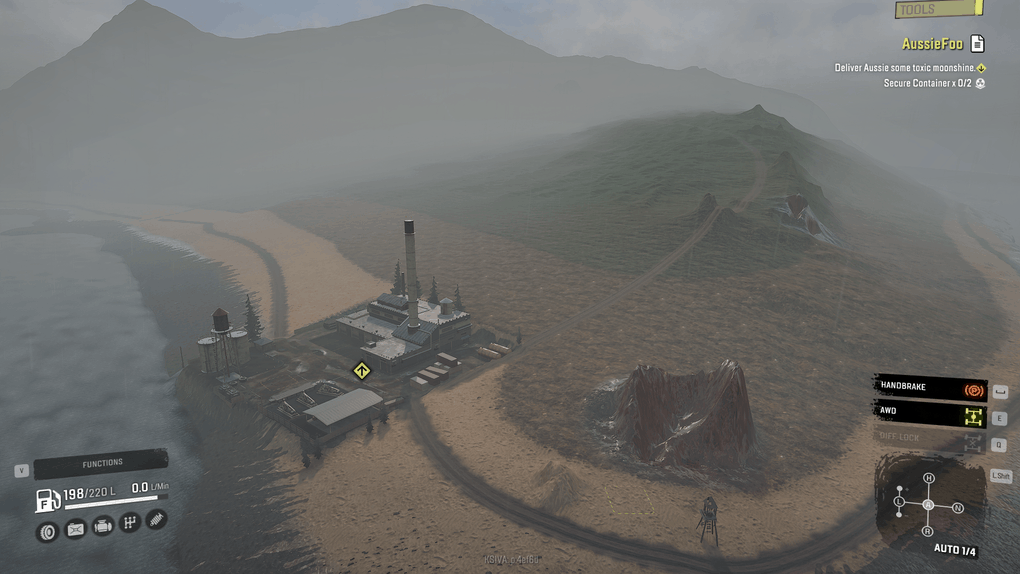Toggle the Diff Lock control
Image resolution: width=1020 pixels, height=574 pixels.
click(930, 438)
